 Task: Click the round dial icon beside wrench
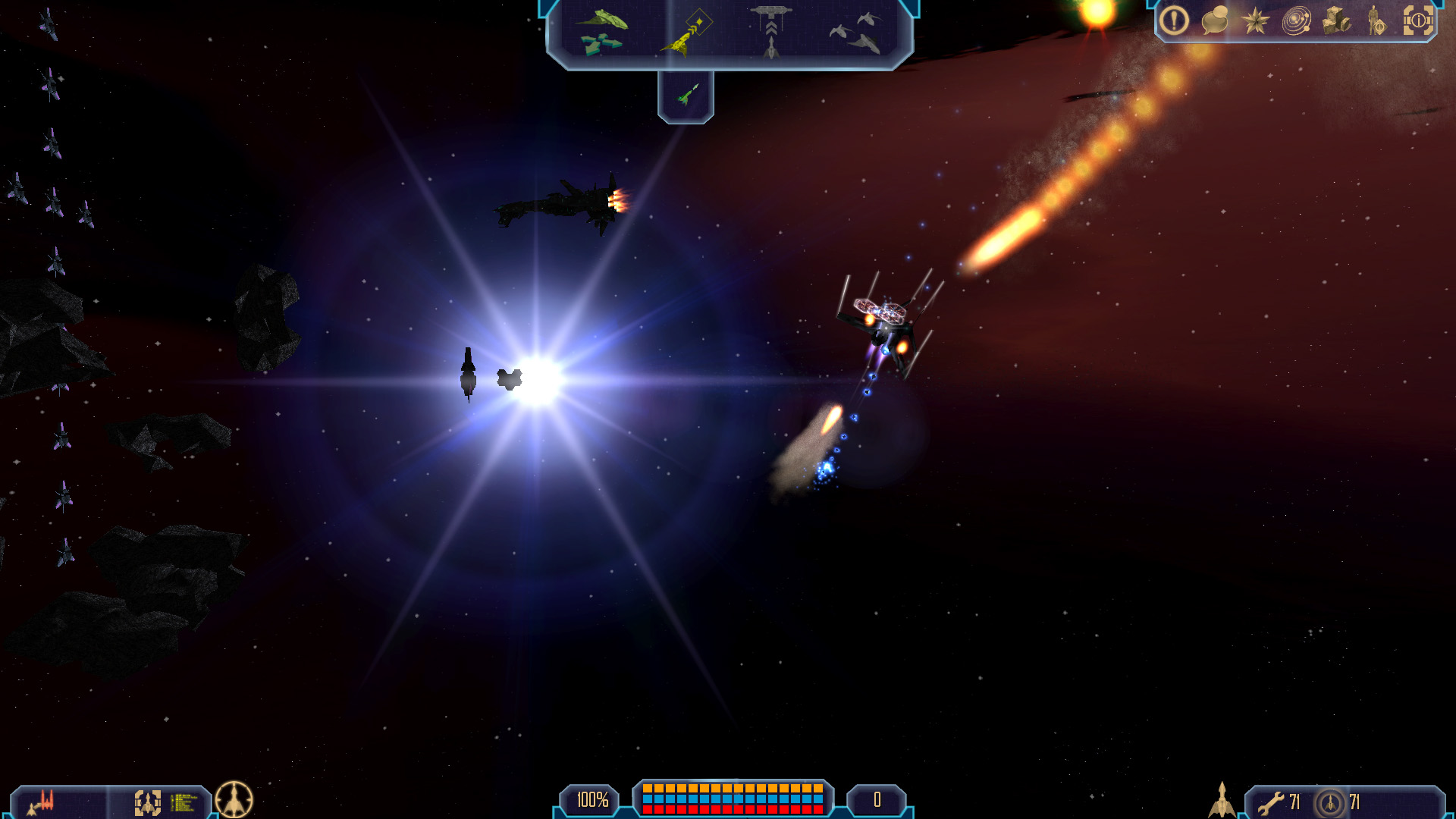click(1330, 802)
